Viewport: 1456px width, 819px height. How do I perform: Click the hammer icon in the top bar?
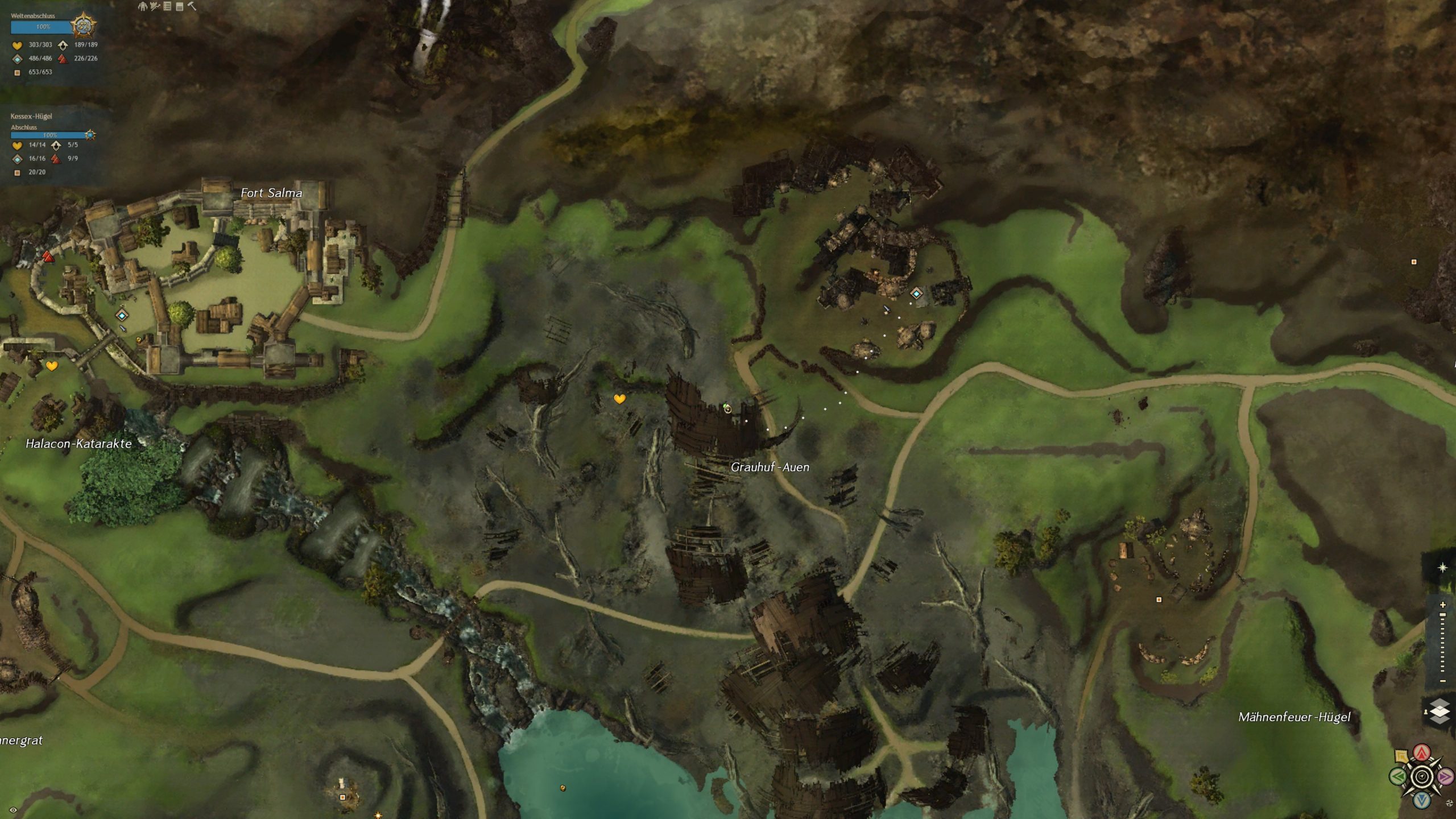click(192, 6)
